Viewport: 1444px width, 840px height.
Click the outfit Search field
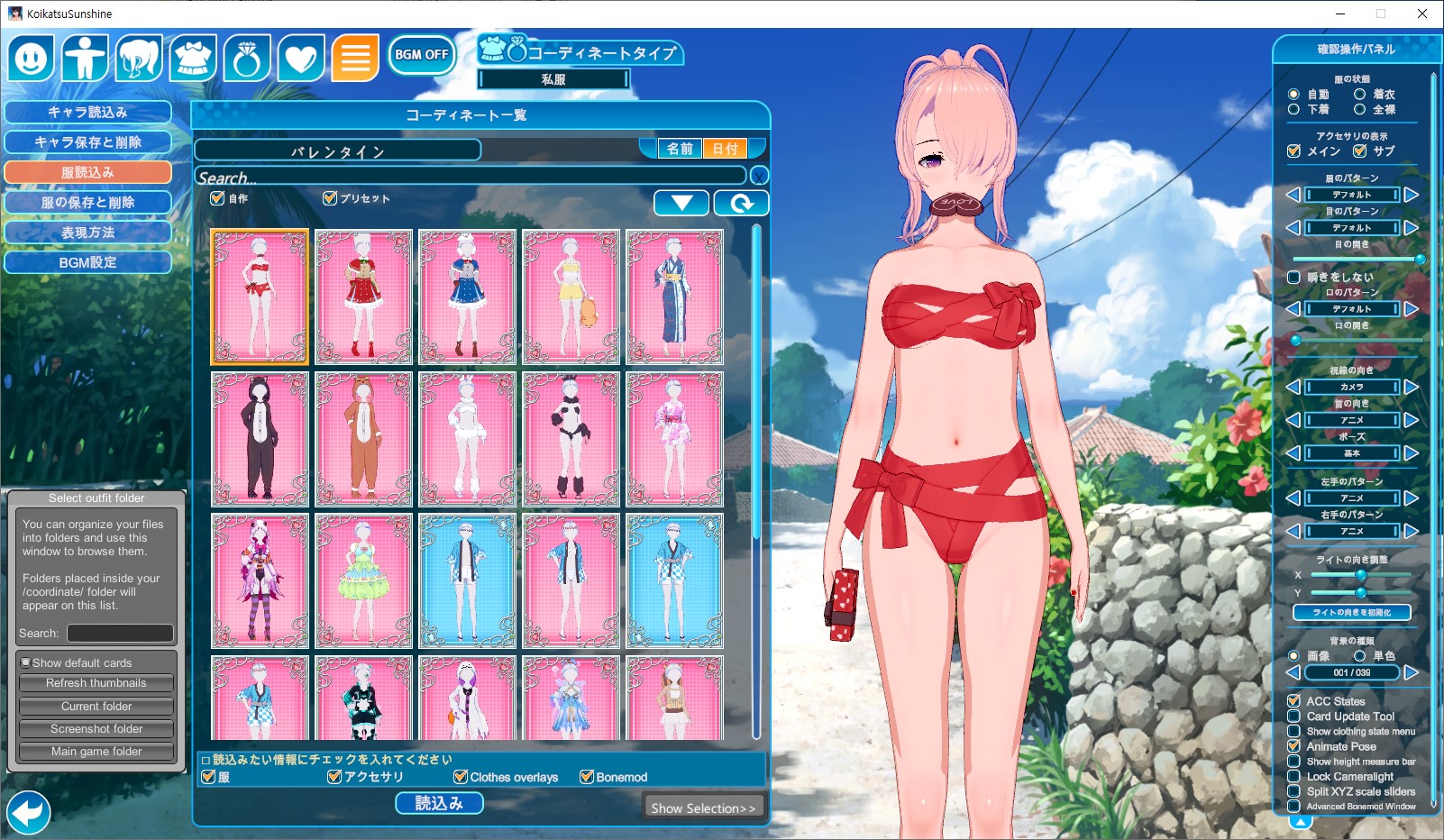(x=469, y=177)
